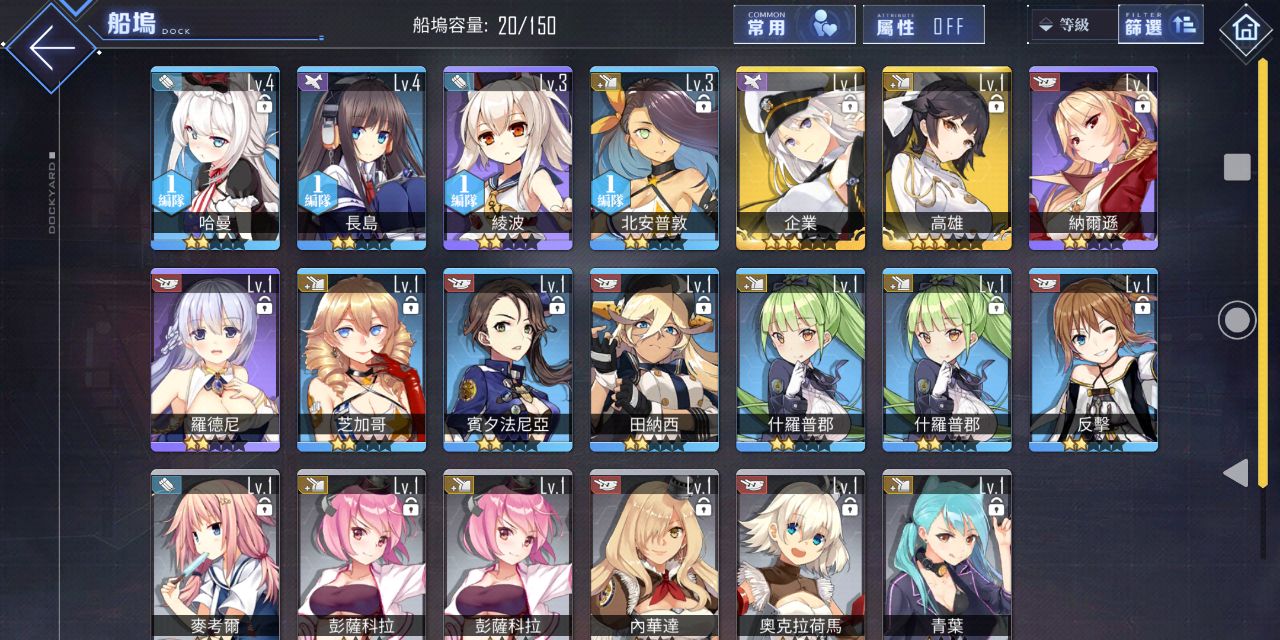Pick the 北安普敦 ship card
1280x640 pixels.
click(654, 158)
